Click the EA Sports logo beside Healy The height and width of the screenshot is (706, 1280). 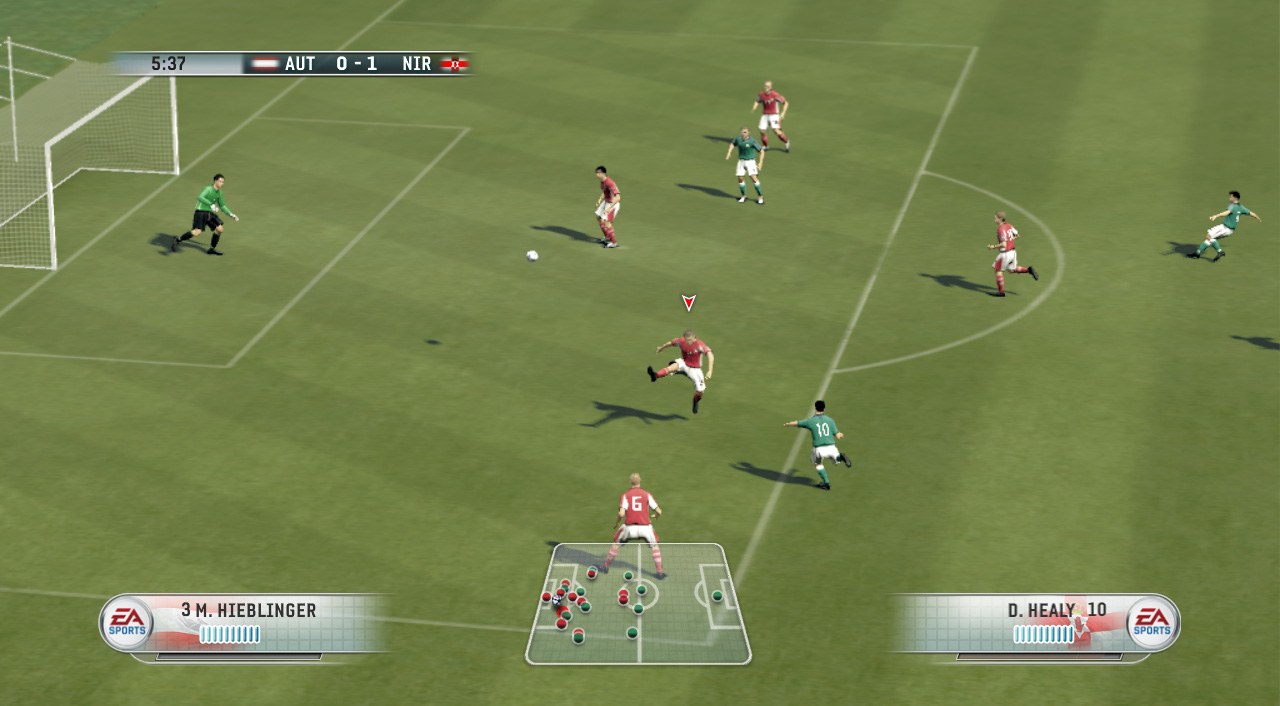click(x=1153, y=622)
